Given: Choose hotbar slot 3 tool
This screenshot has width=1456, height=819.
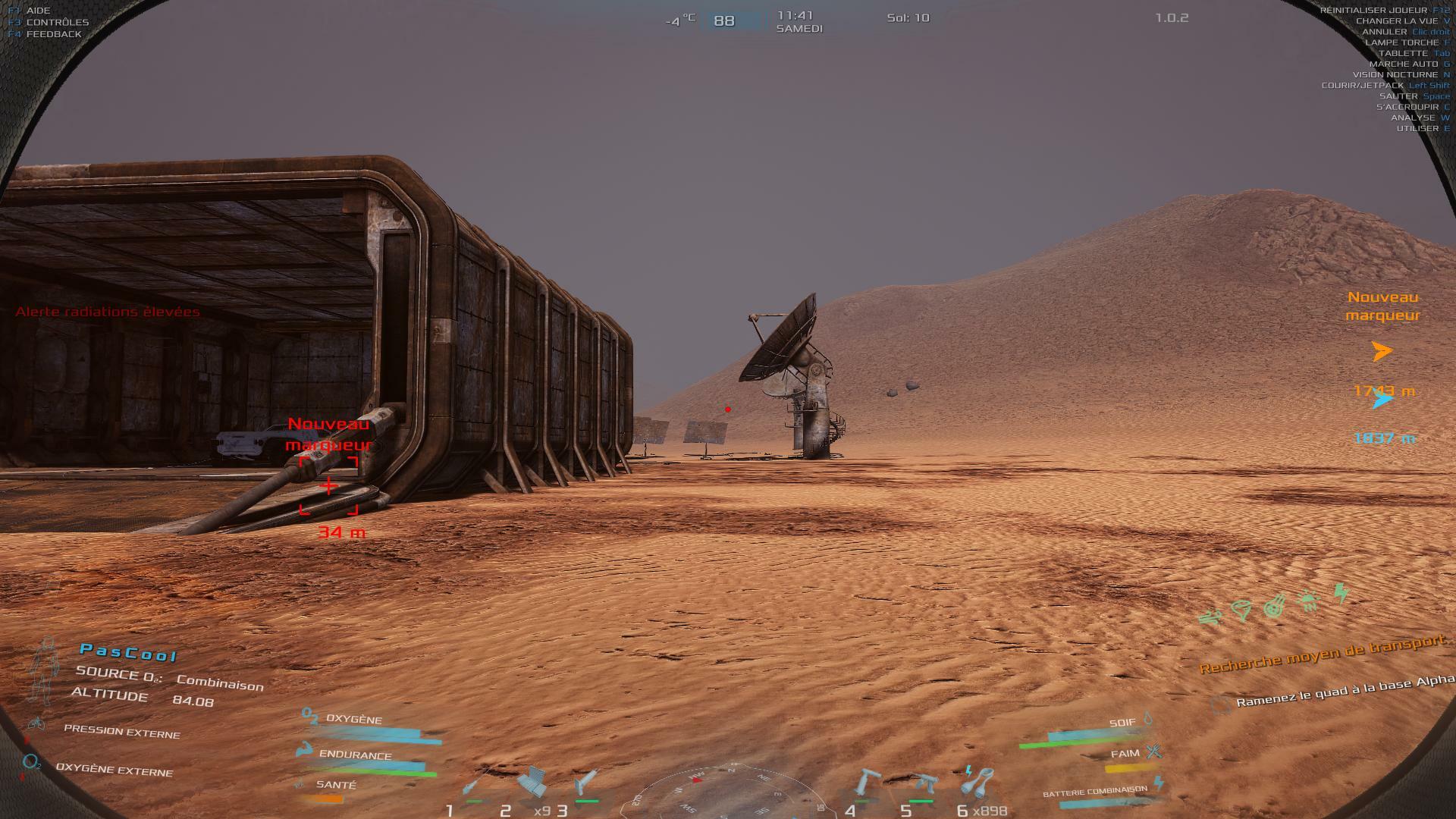Looking at the screenshot, I should tap(586, 783).
